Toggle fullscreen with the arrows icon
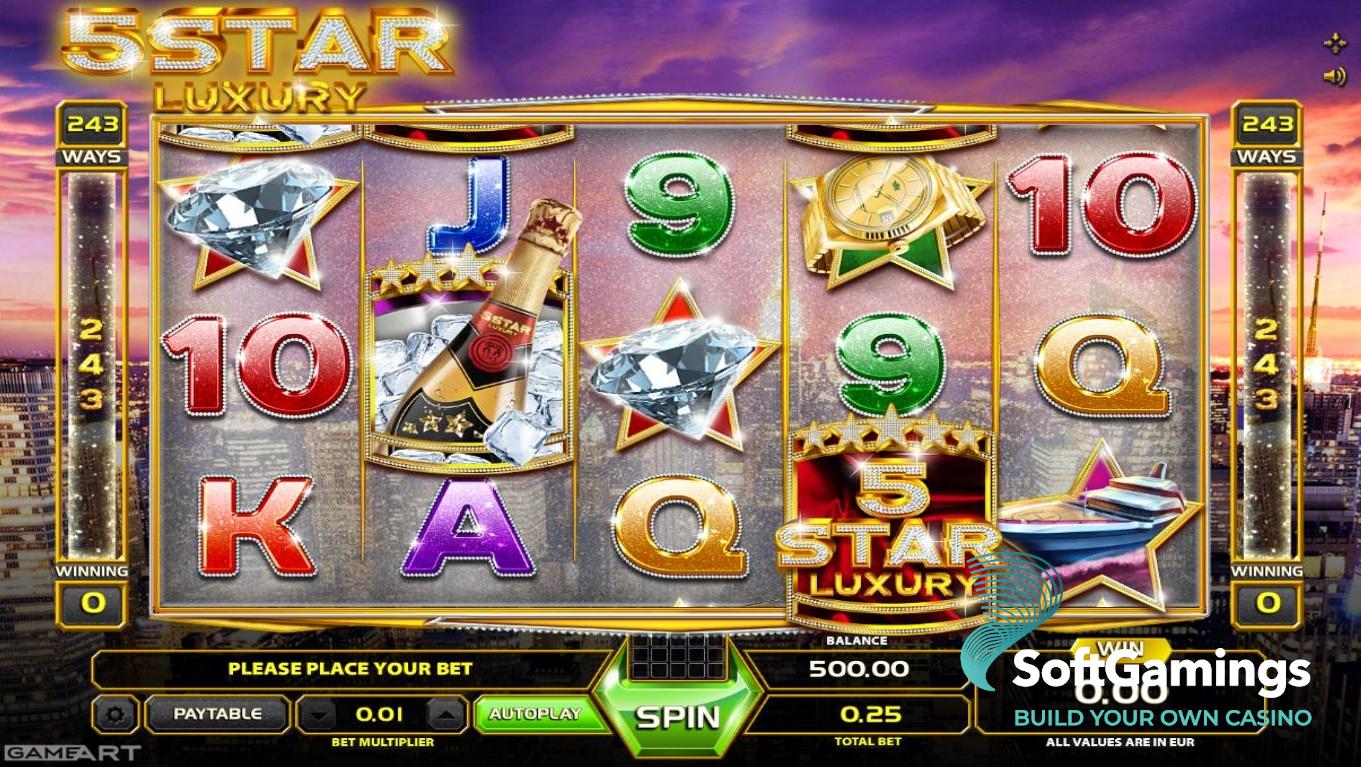The height and width of the screenshot is (767, 1361). pos(1334,43)
